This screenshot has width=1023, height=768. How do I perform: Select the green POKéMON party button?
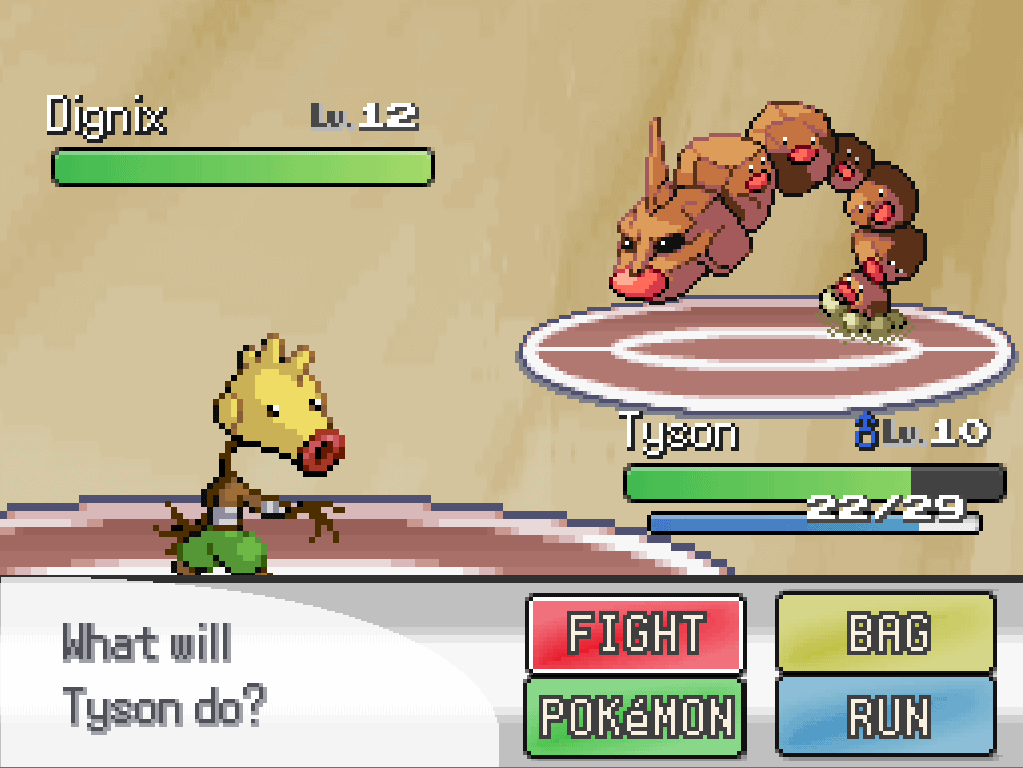click(635, 716)
